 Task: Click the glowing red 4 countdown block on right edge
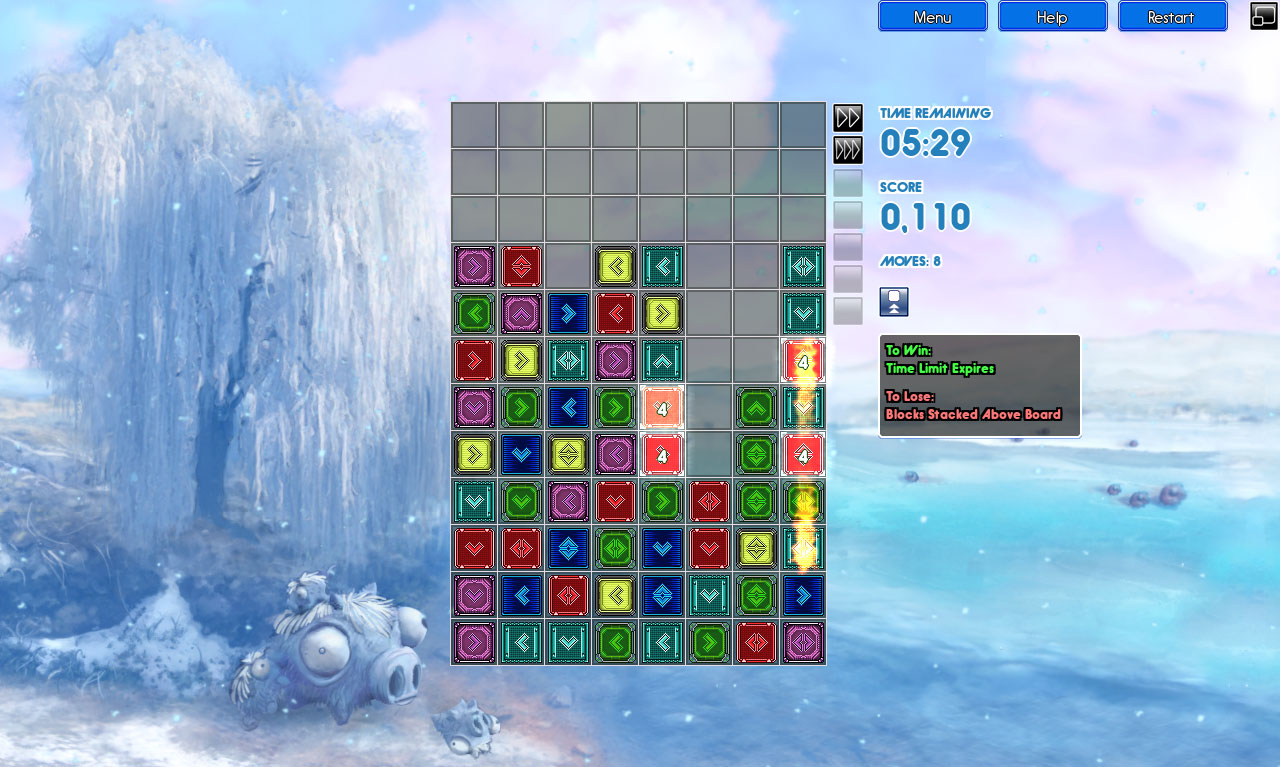803,362
